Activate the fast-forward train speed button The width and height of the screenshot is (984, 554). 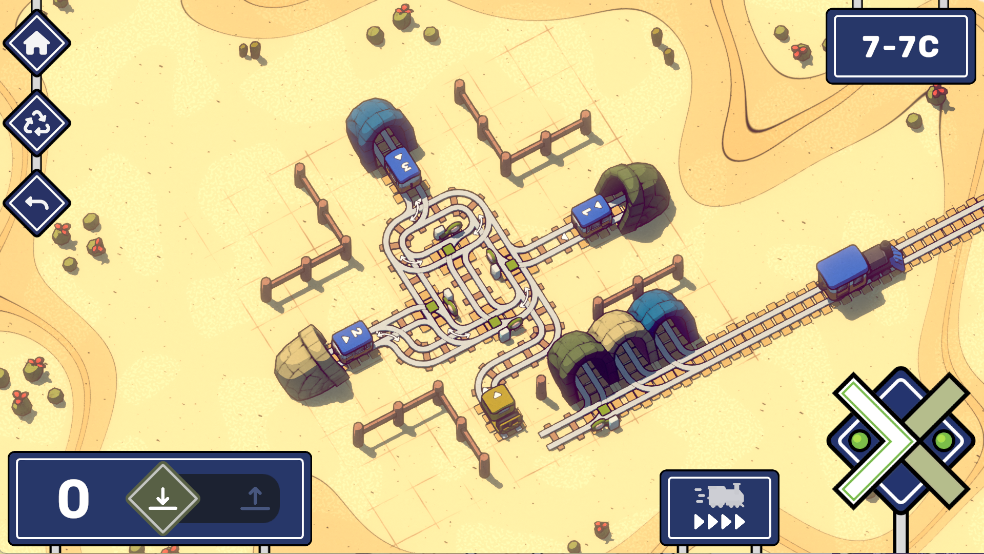pyautogui.click(x=719, y=507)
